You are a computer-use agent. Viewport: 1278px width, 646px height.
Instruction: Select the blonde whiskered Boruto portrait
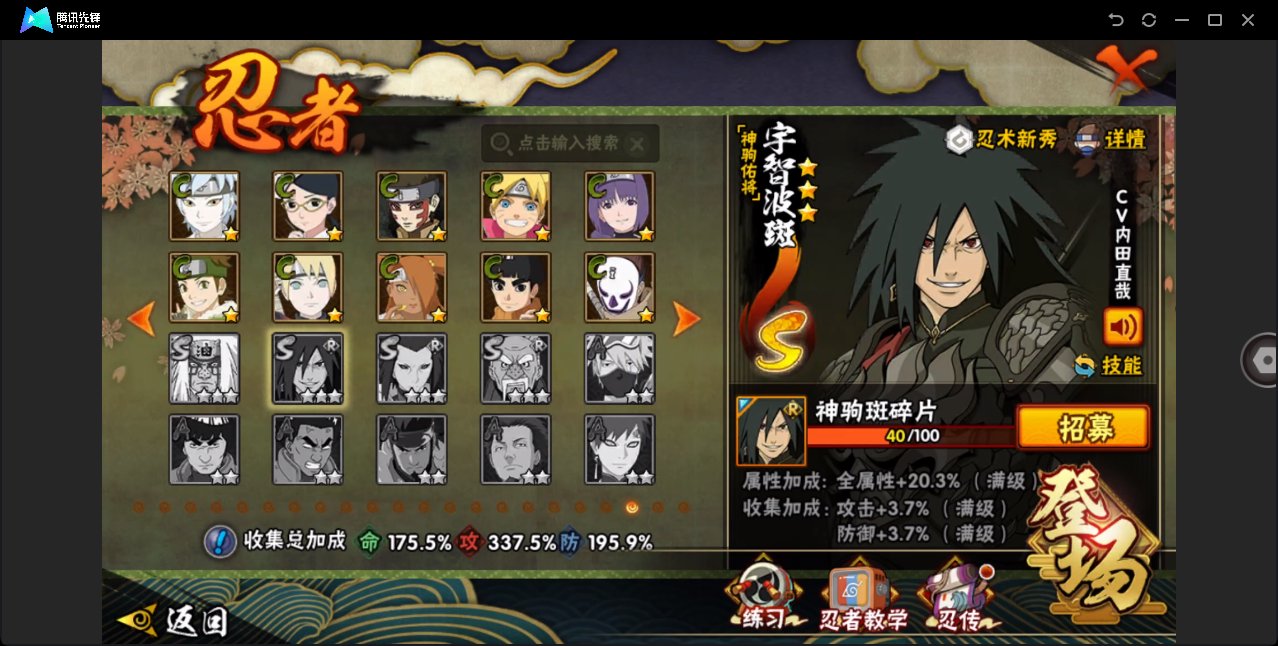[515, 206]
